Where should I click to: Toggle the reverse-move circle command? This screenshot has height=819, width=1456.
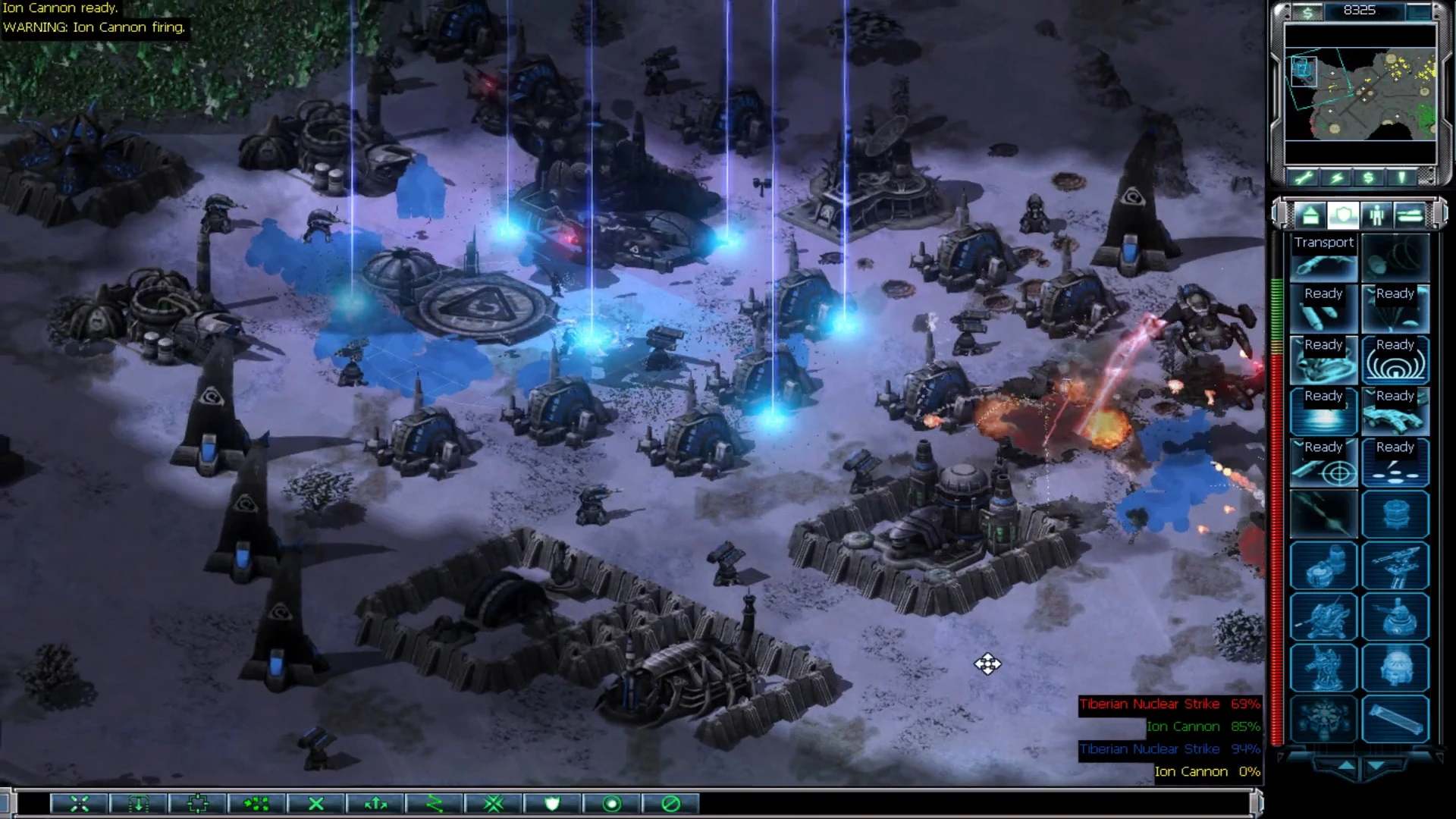point(611,803)
